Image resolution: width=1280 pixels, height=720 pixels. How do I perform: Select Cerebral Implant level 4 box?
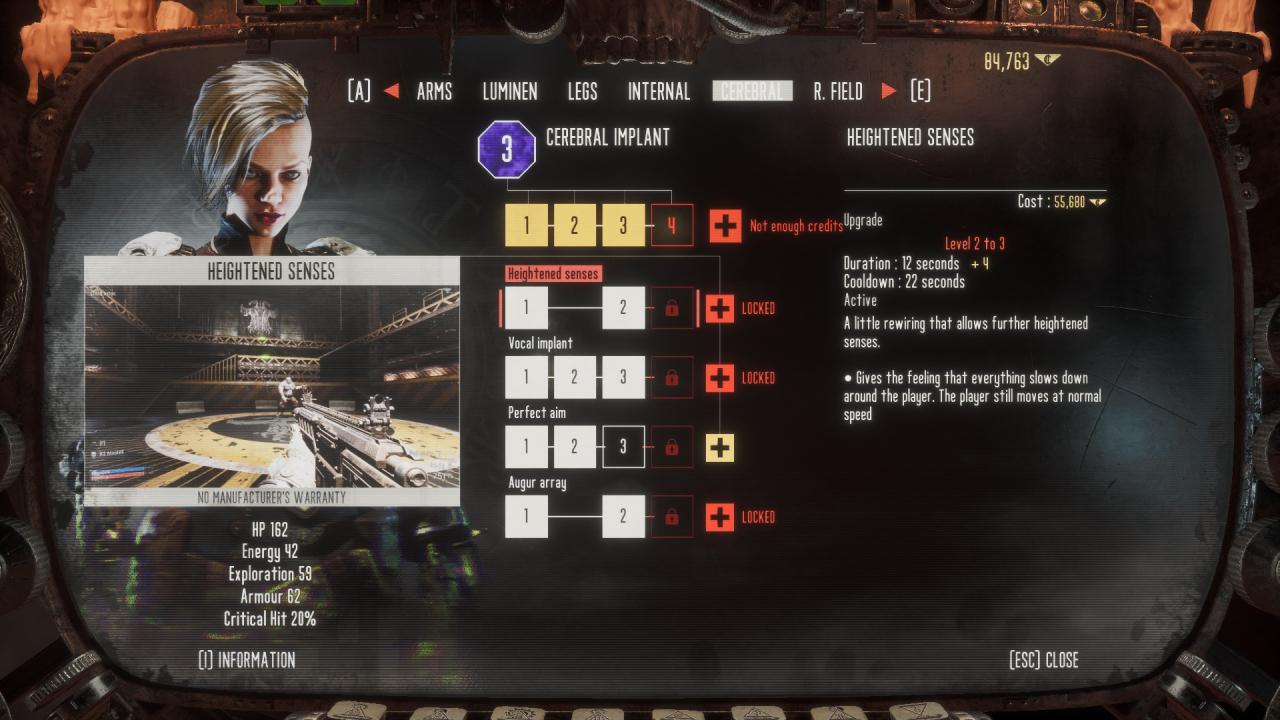[672, 226]
